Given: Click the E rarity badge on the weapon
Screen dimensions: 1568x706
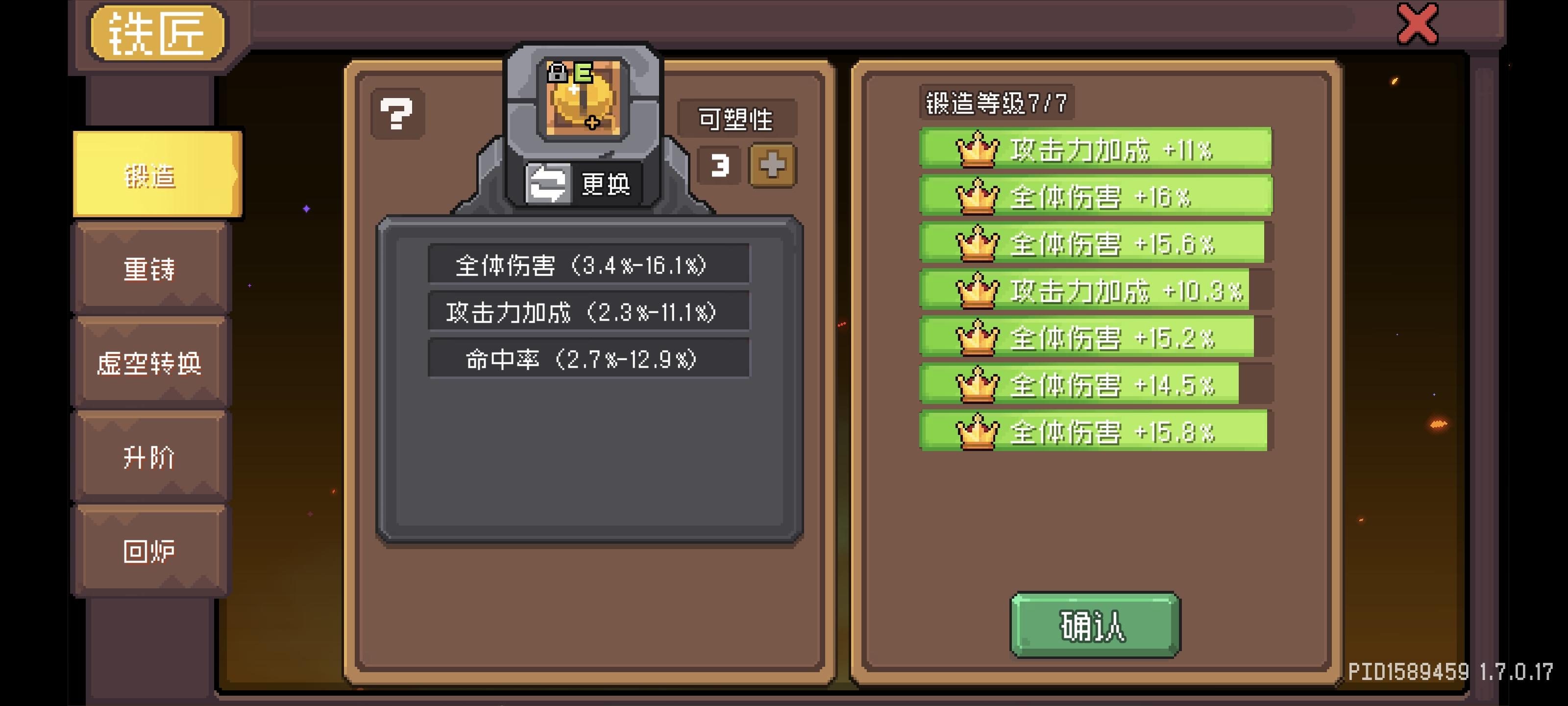Looking at the screenshot, I should [582, 72].
